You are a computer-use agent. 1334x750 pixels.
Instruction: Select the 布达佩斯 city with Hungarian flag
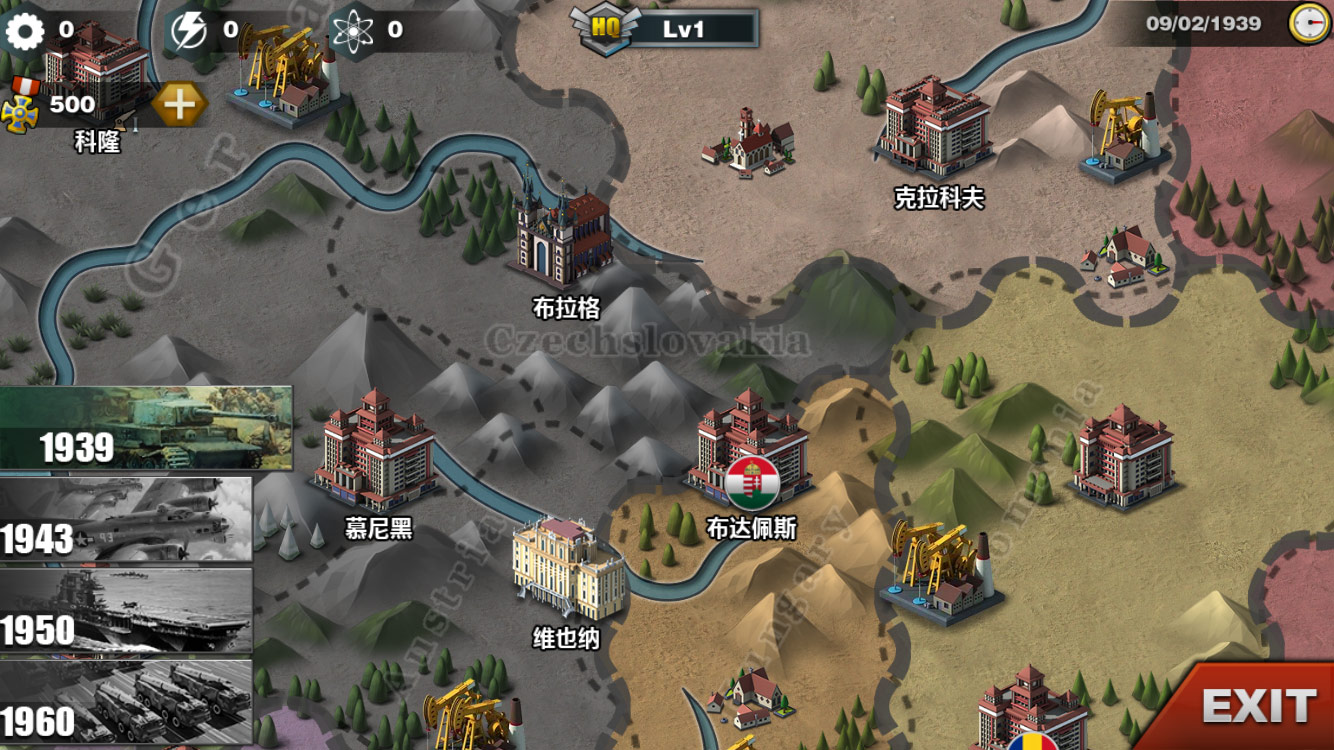[x=749, y=450]
